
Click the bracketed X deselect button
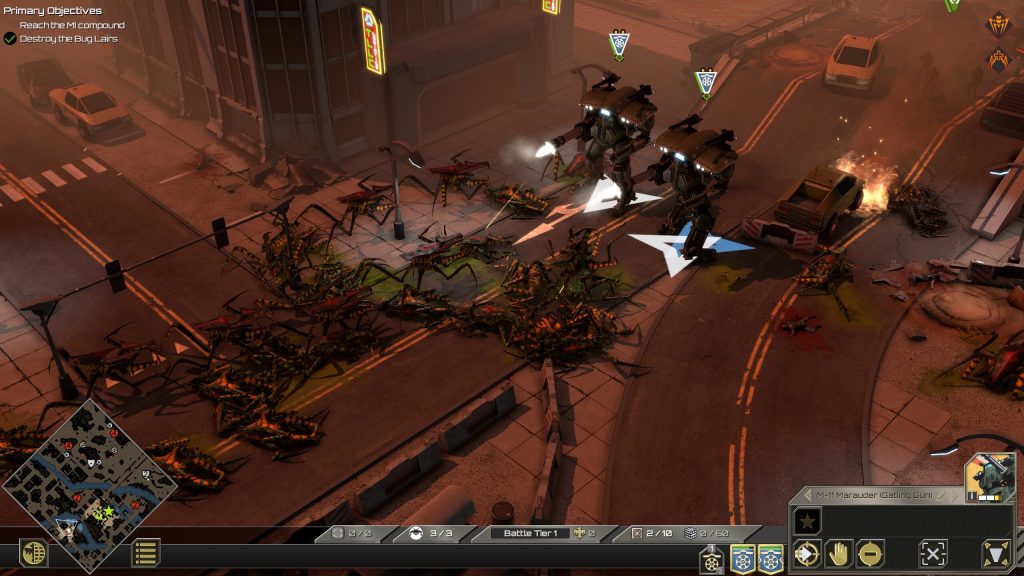pos(933,553)
